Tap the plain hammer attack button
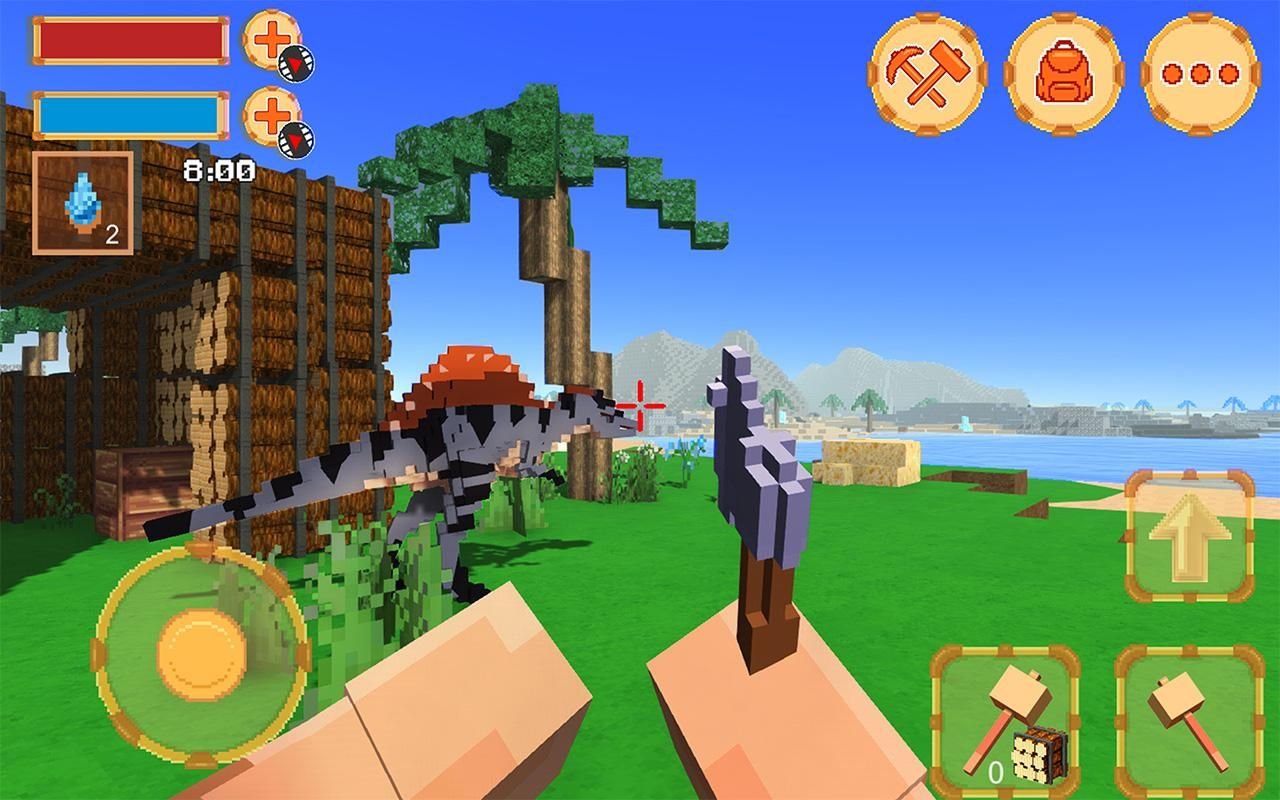This screenshot has height=800, width=1280. point(1189,720)
